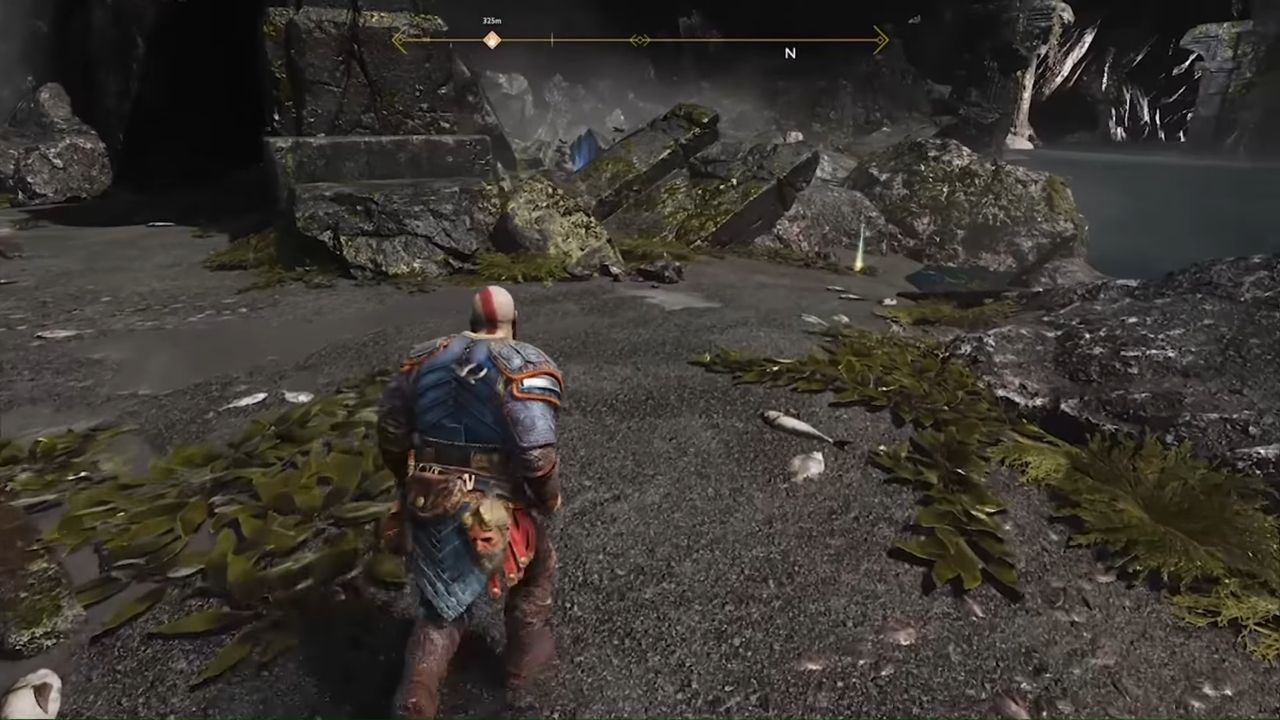Viewport: 1280px width, 720px height.
Task: Select the N north indicator on the compass
Action: 791,52
